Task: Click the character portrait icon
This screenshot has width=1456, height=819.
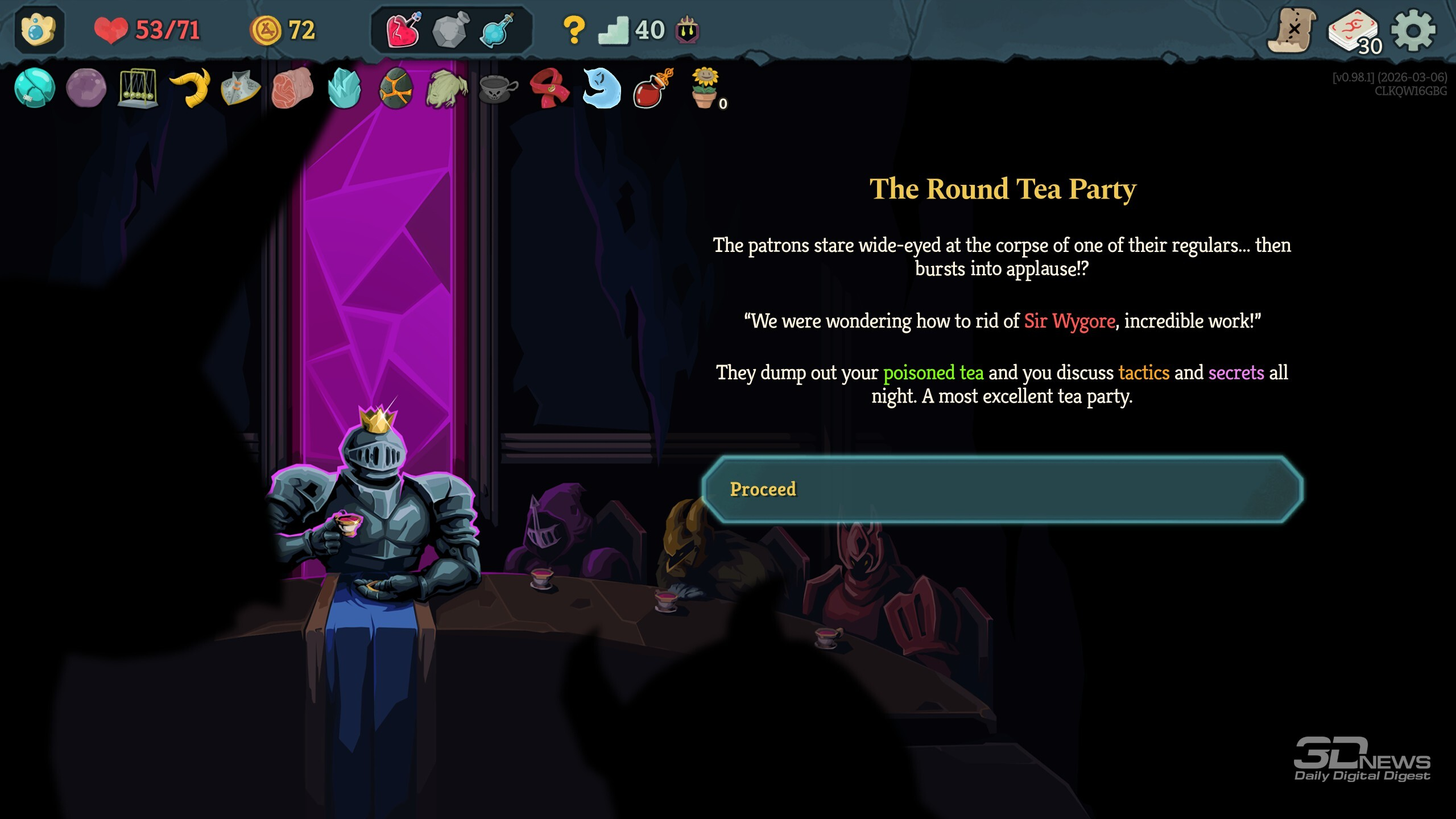Action: coord(39,30)
